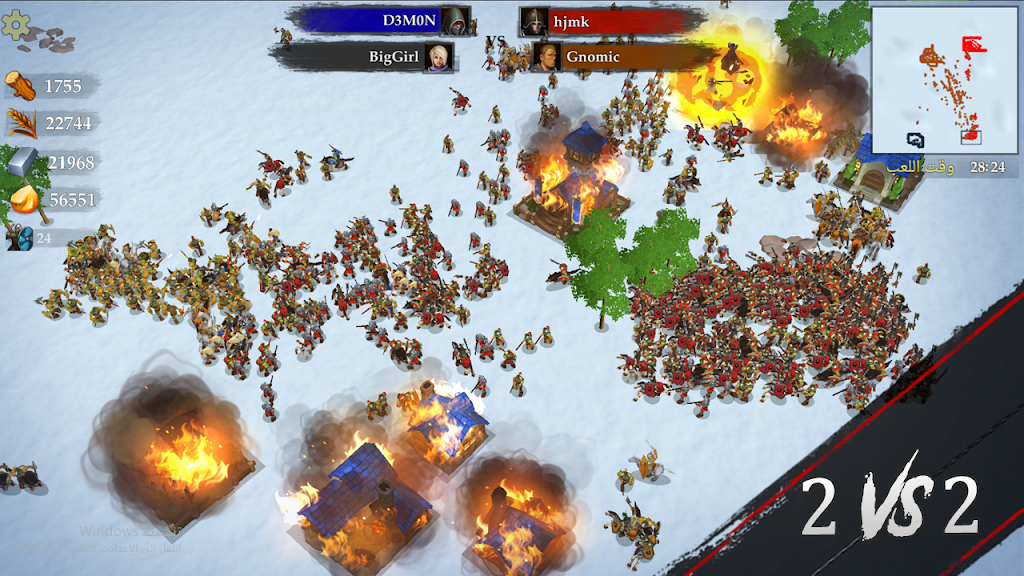Open the settings gear icon

point(16,24)
